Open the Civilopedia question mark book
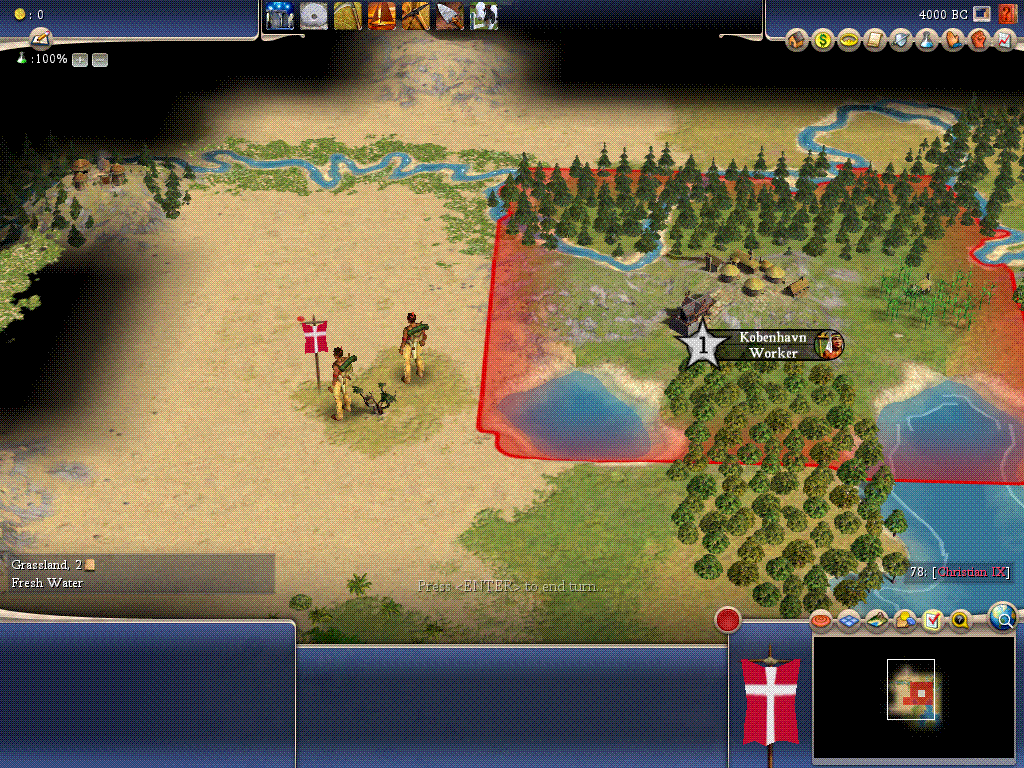This screenshot has height=768, width=1024. pyautogui.click(x=1007, y=14)
